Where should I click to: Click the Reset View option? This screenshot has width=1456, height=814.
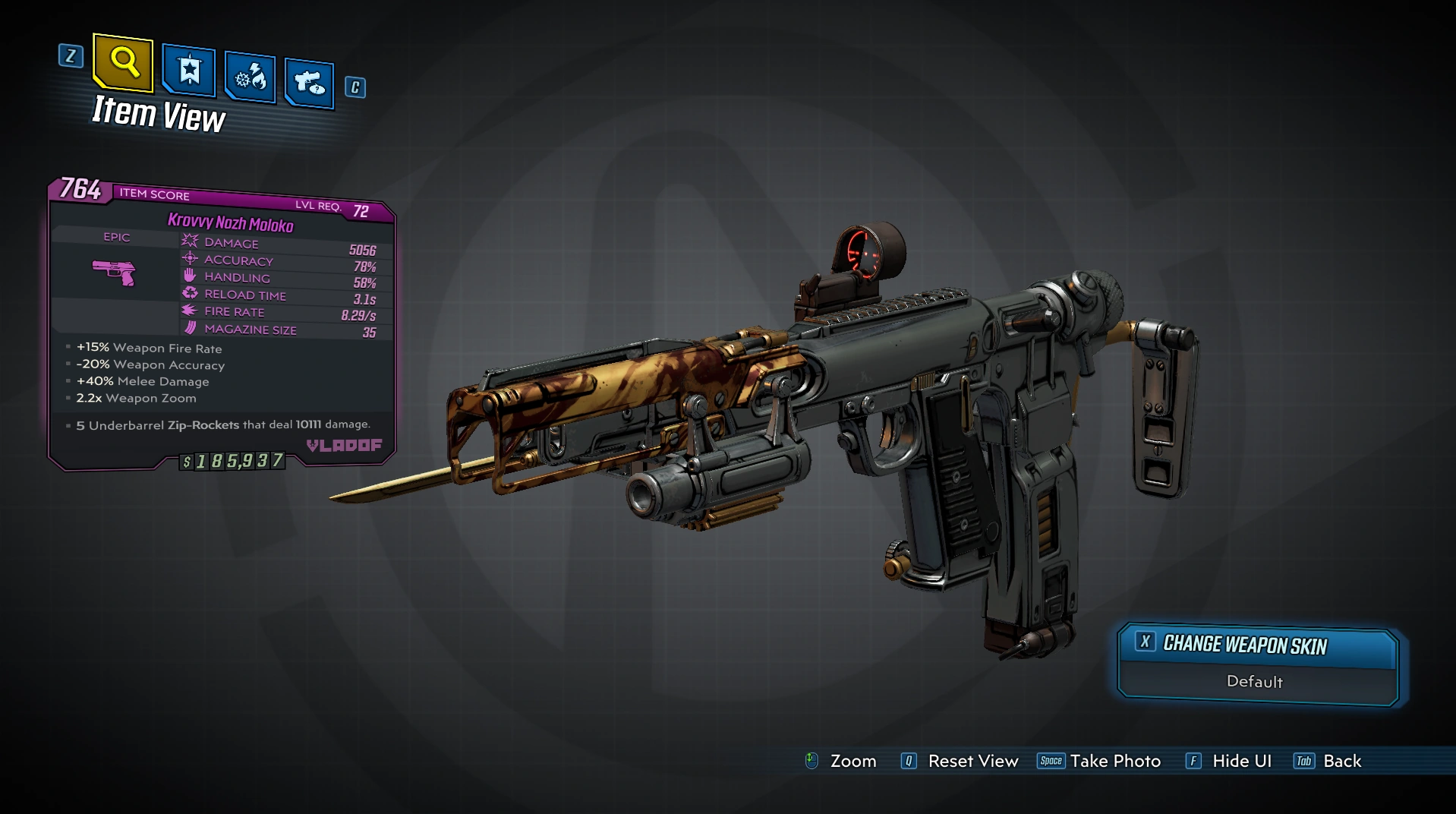pos(972,761)
